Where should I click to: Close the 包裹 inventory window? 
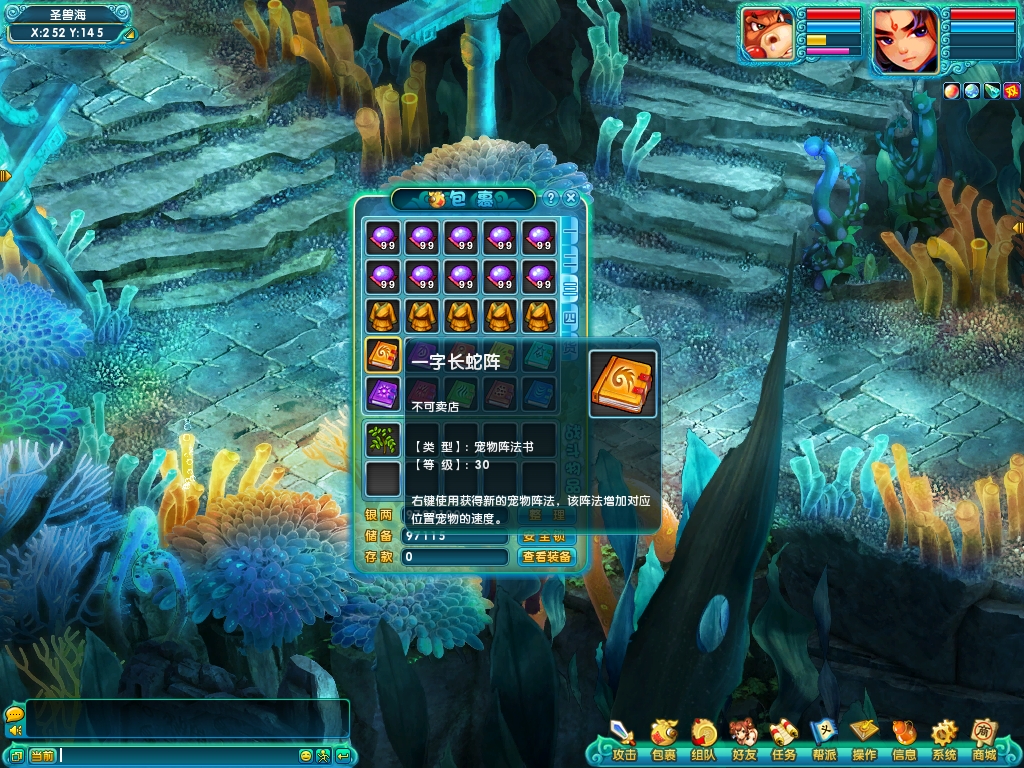[x=571, y=198]
